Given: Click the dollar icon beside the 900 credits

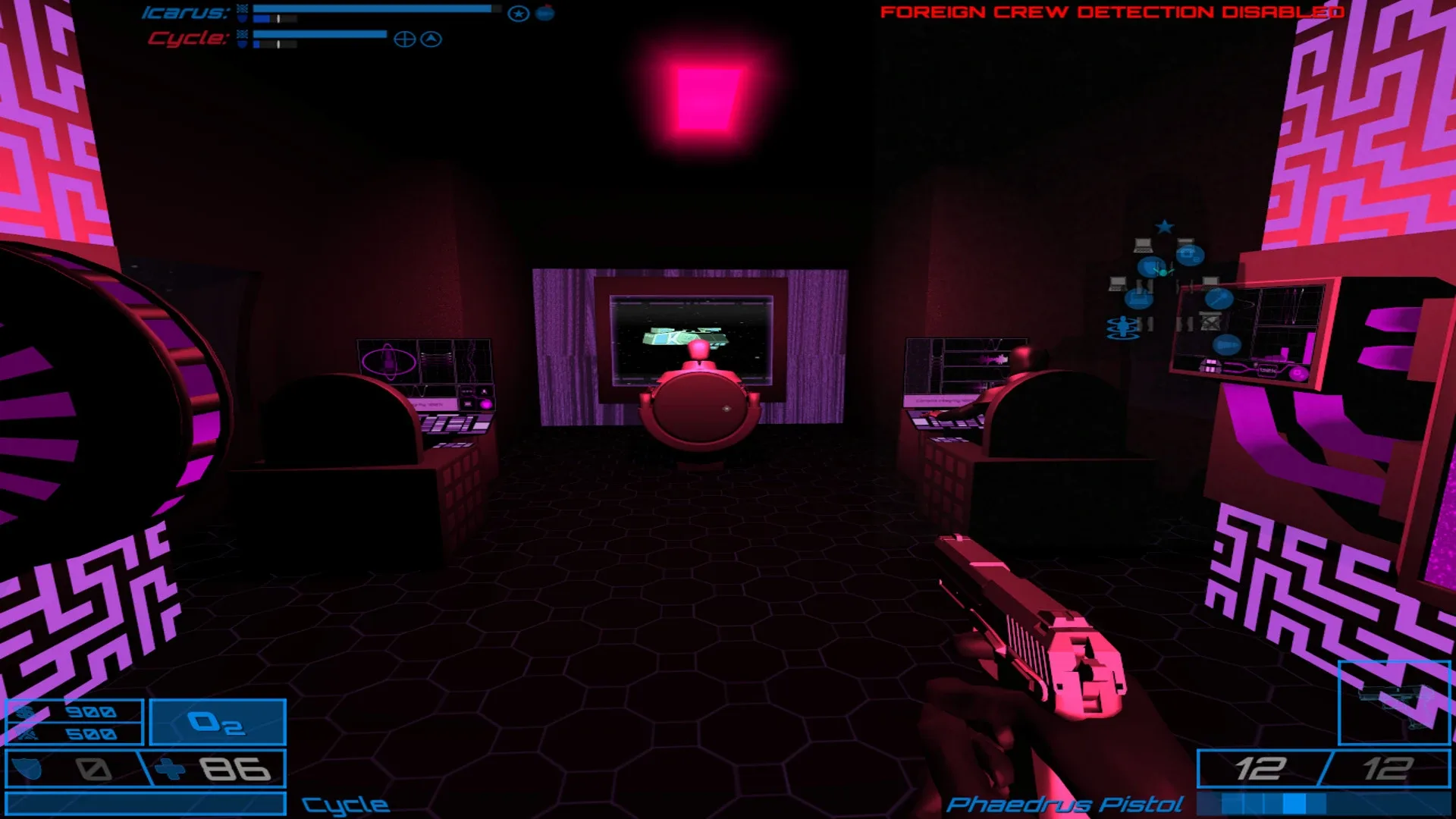Looking at the screenshot, I should [24, 714].
